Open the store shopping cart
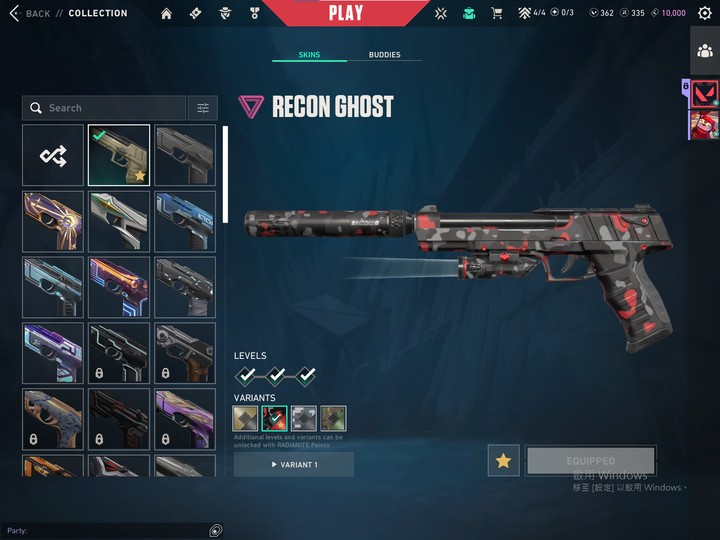The image size is (720, 540). 497,13
